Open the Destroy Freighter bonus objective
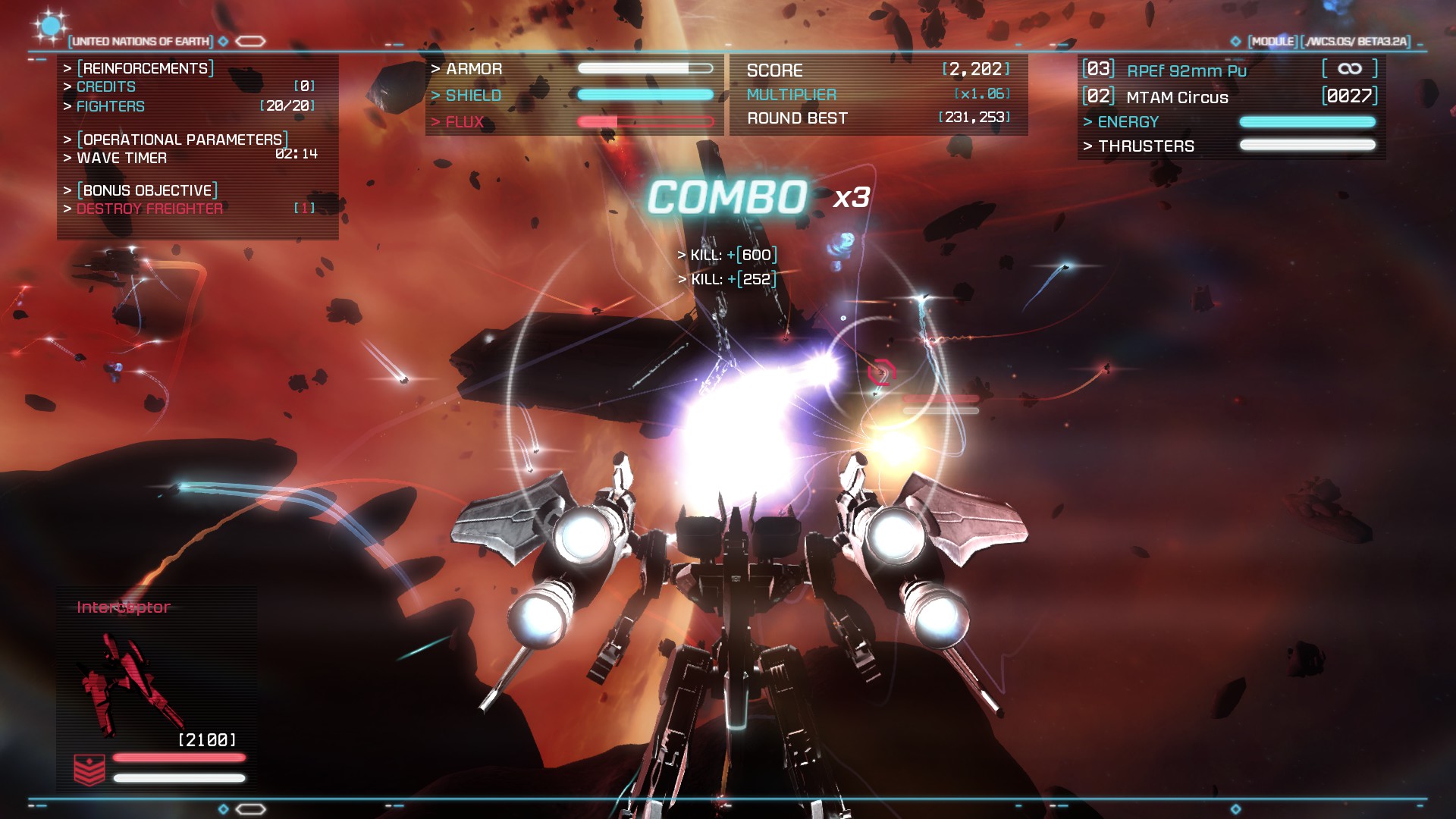1456x819 pixels. (149, 209)
